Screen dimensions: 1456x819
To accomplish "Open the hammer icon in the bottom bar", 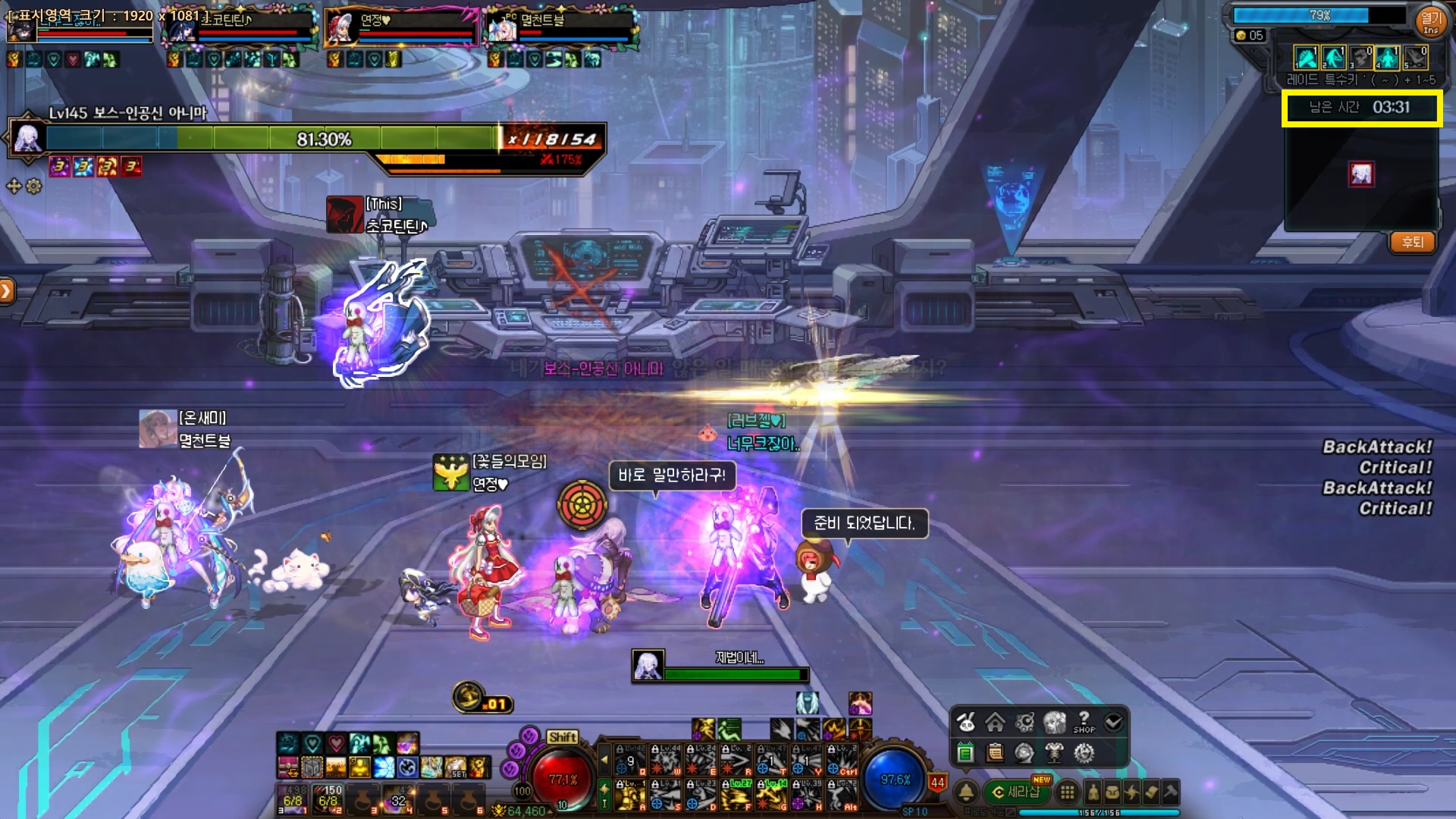I will tap(1171, 792).
